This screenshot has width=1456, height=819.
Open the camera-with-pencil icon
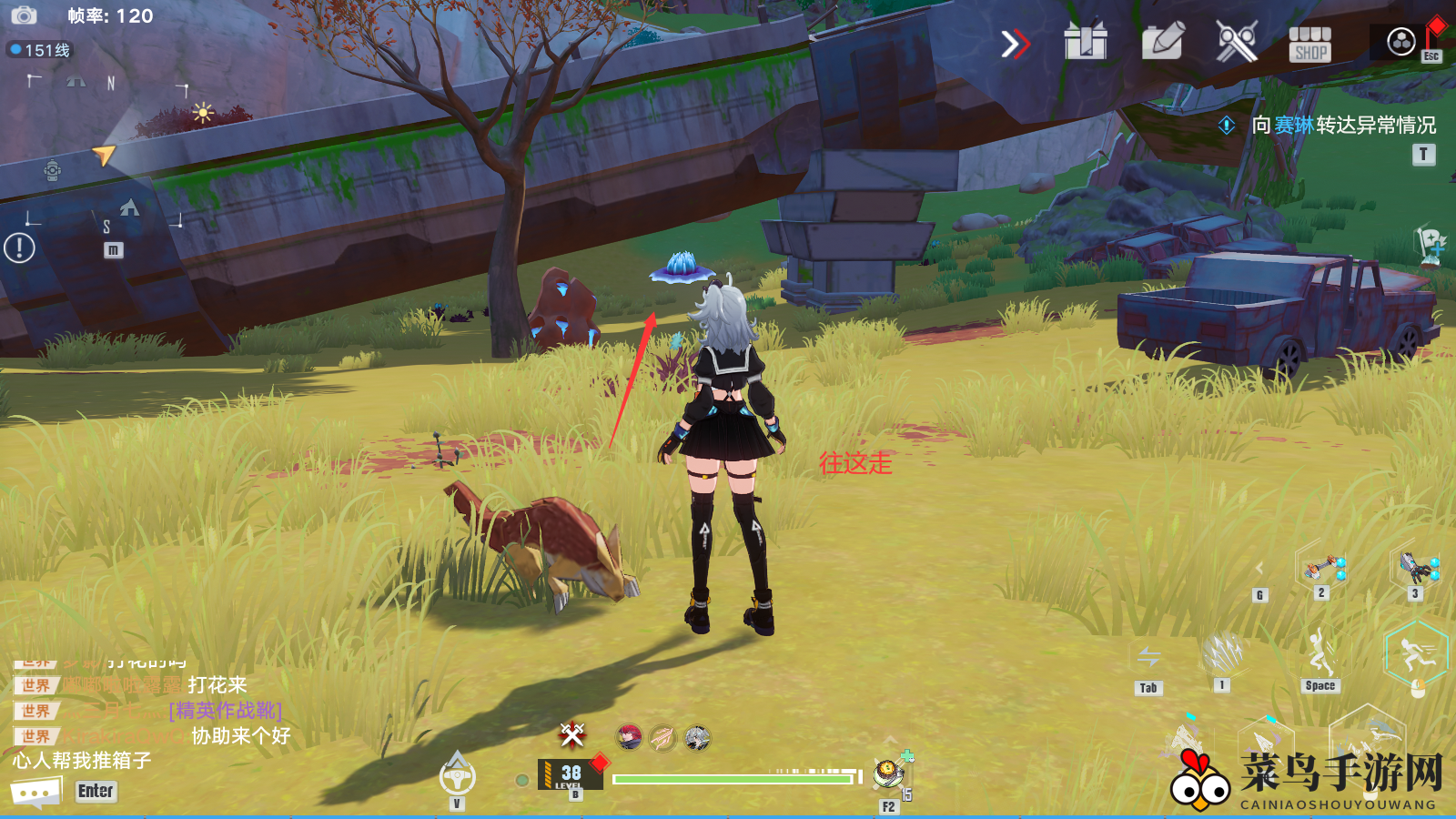point(1162,41)
